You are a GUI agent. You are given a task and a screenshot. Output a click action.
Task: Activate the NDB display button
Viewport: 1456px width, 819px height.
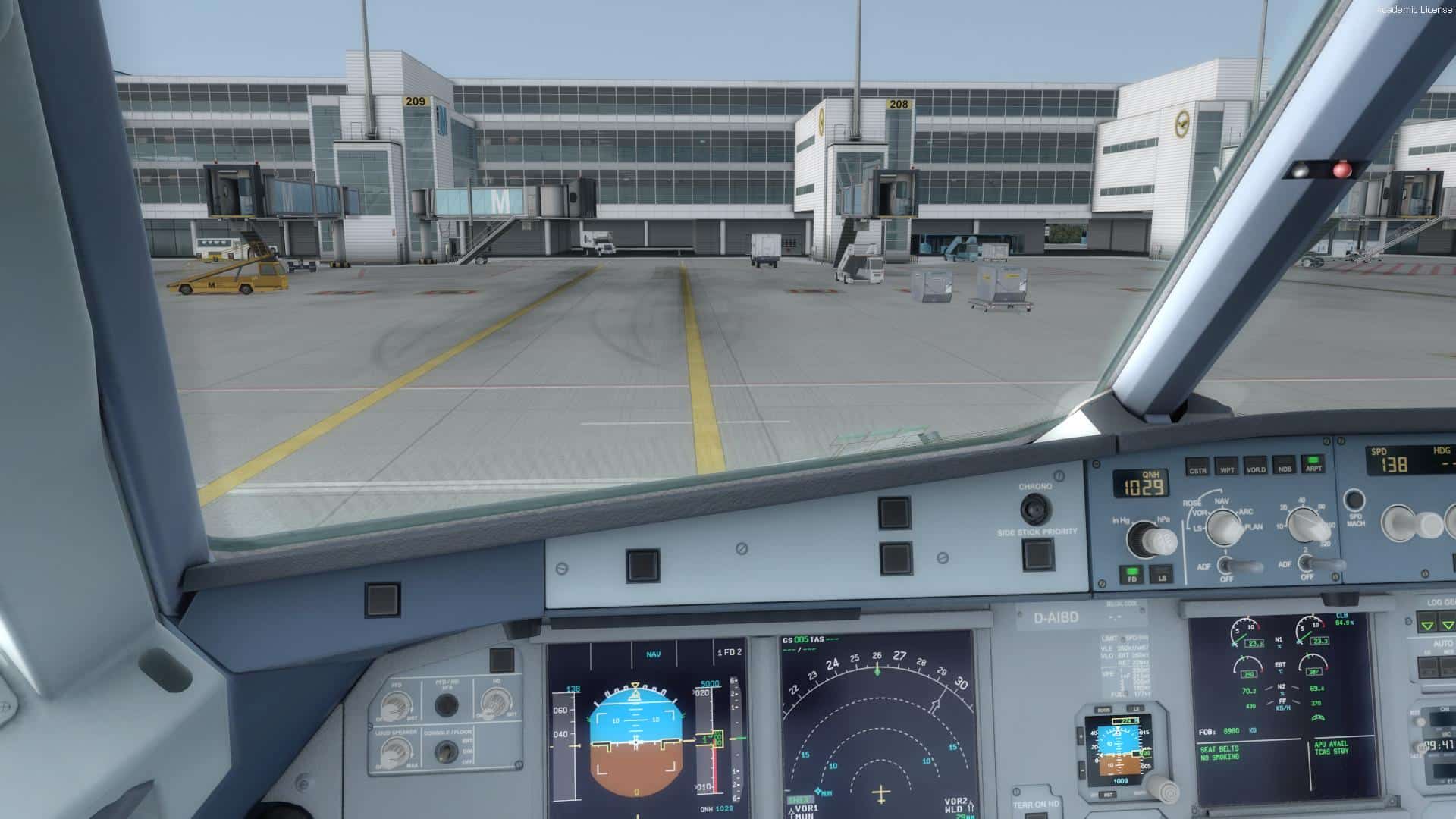coord(1285,465)
